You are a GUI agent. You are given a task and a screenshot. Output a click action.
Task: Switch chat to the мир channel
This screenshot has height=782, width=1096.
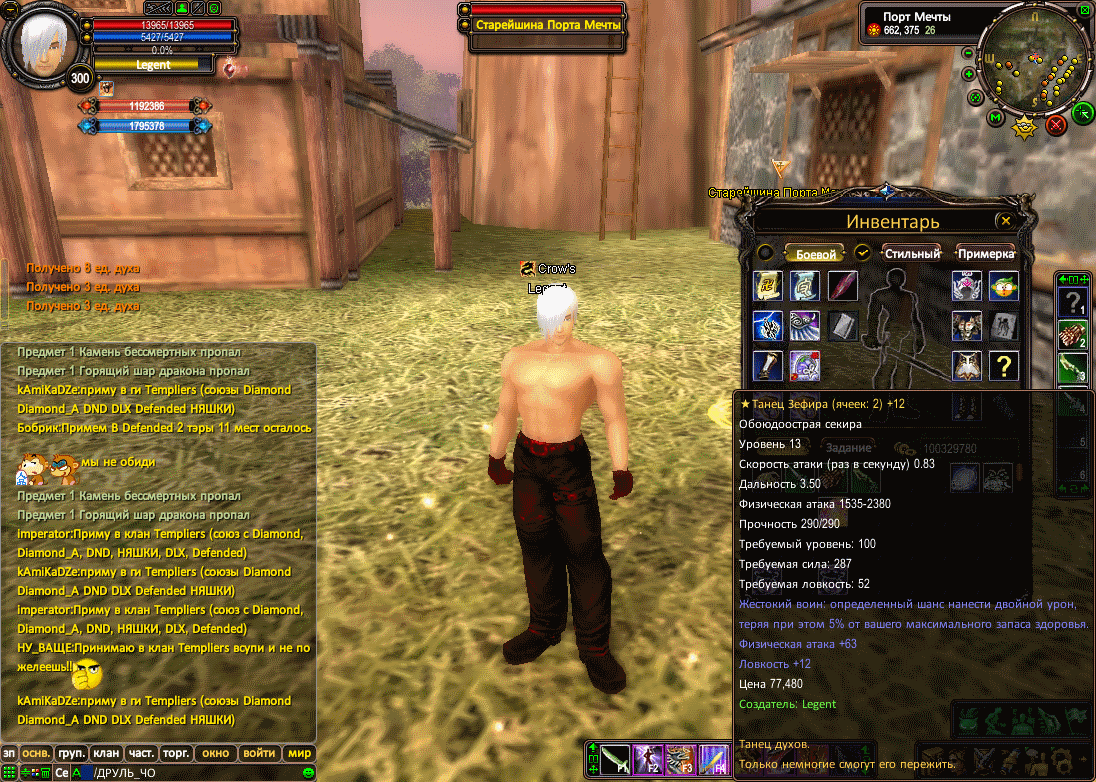point(299,753)
